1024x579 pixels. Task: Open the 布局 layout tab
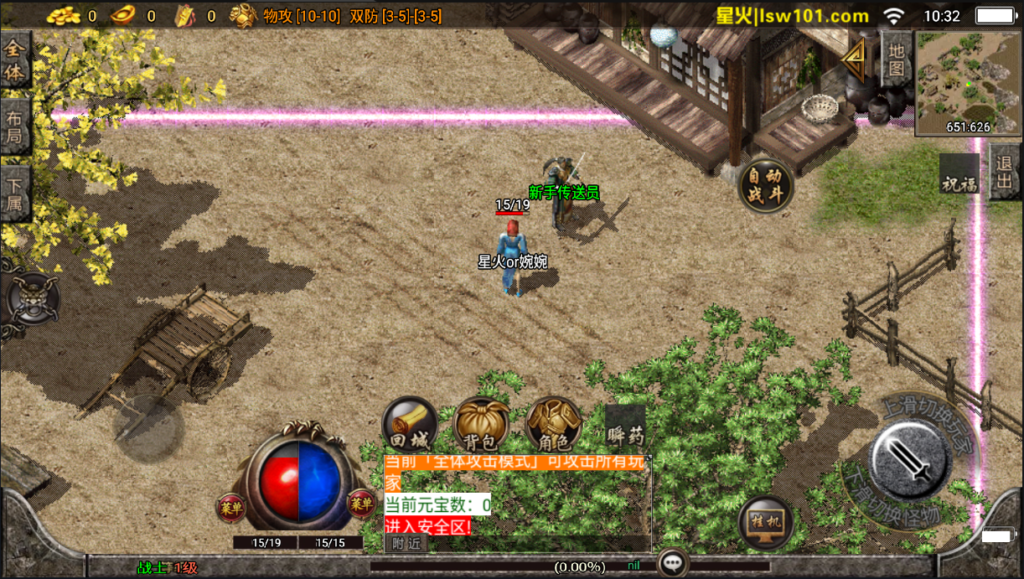click(x=15, y=127)
